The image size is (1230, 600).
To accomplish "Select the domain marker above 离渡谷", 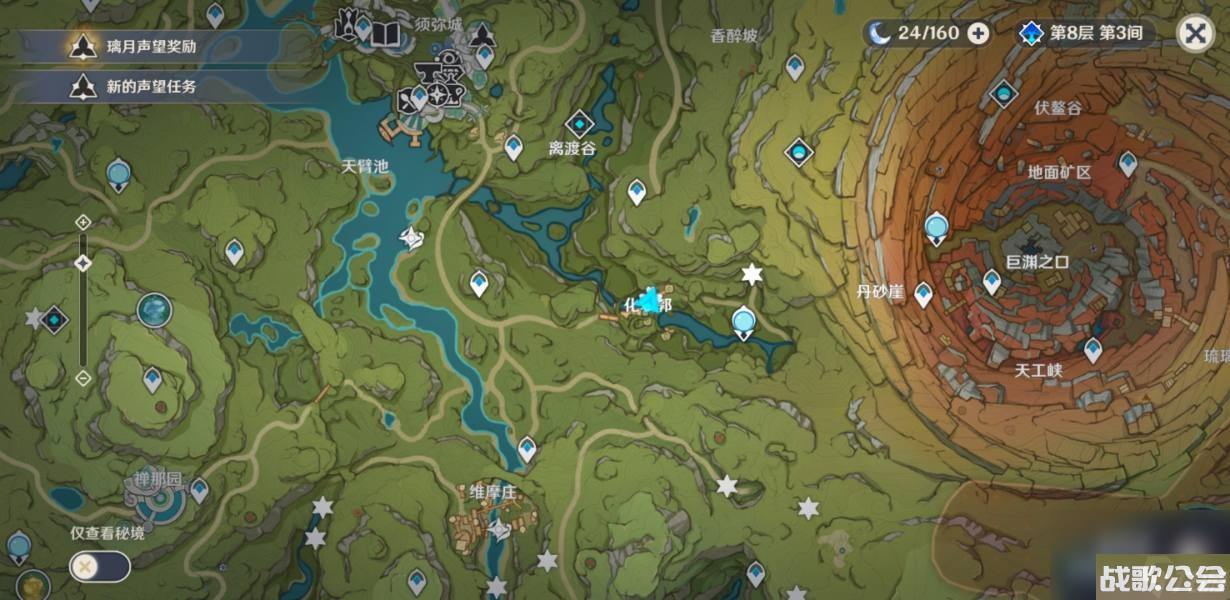I will click(579, 124).
